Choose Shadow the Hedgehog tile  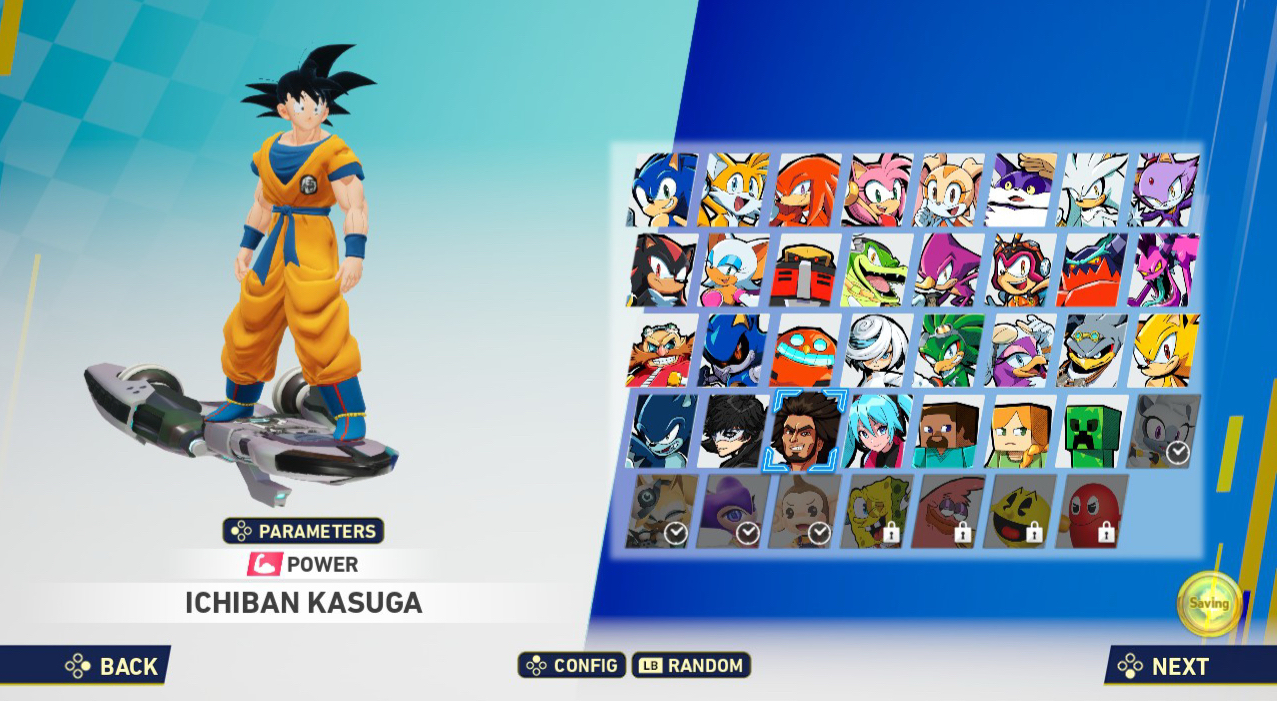click(x=662, y=270)
